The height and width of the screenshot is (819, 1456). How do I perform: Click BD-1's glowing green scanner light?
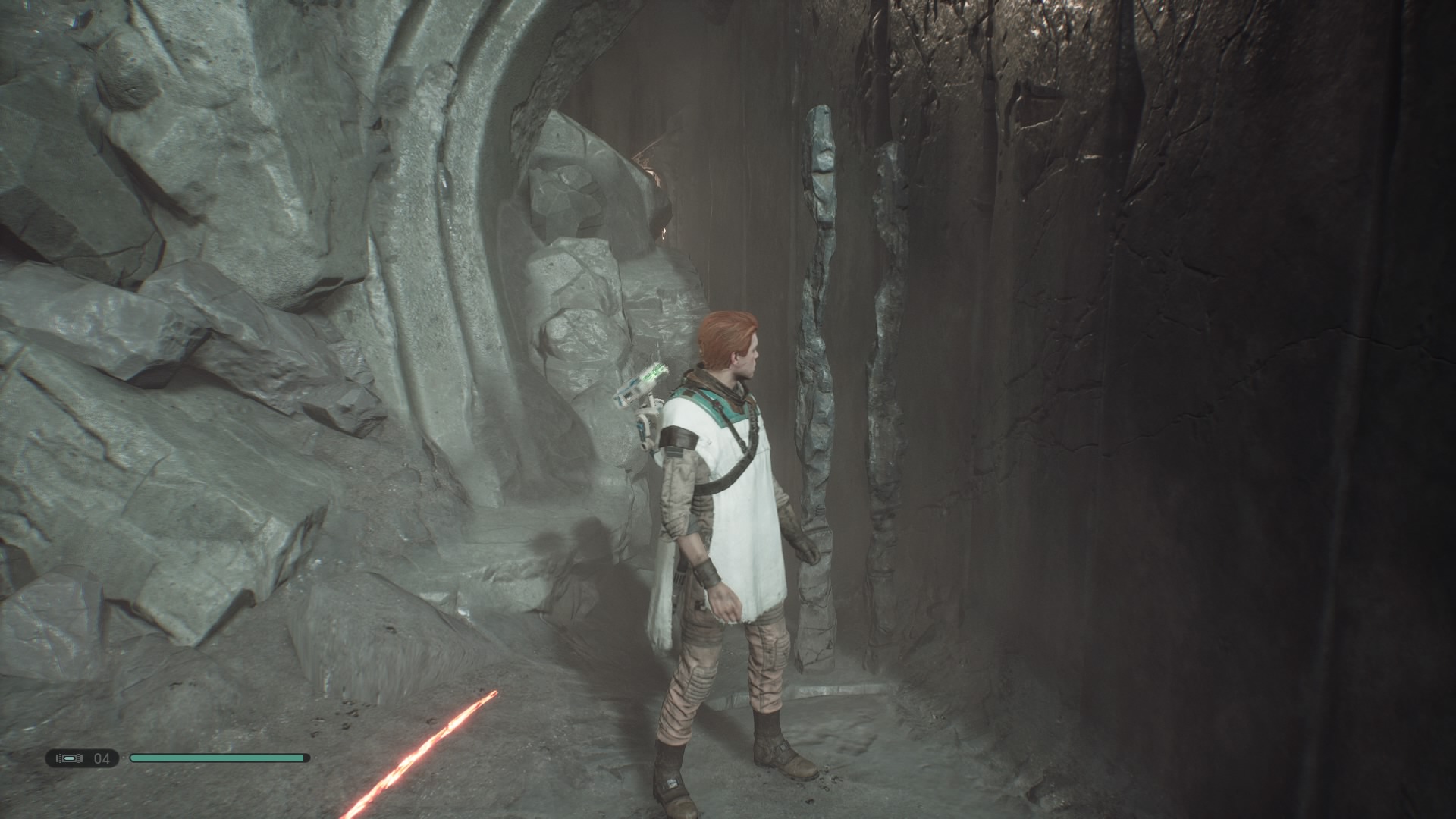tap(654, 373)
